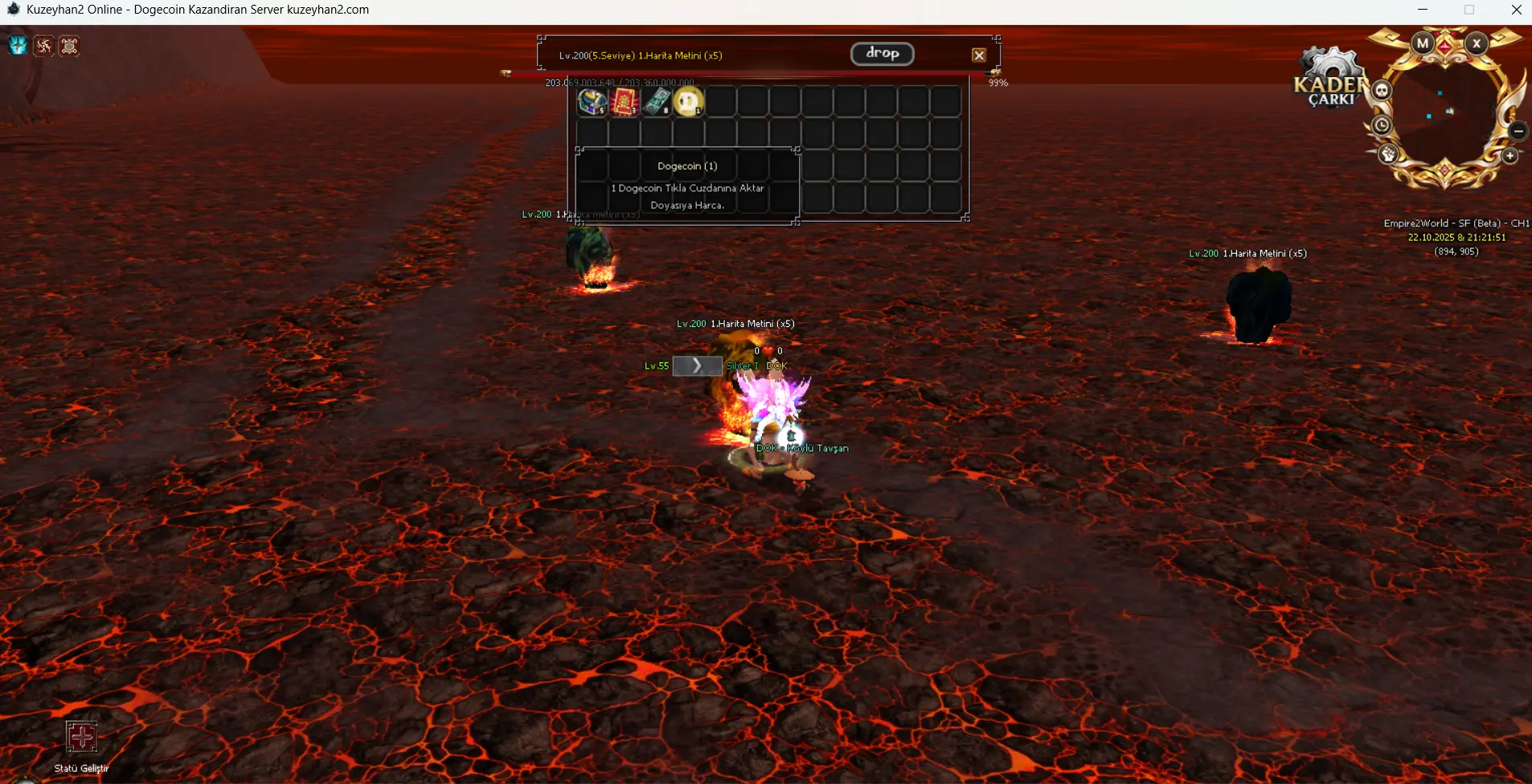Click the circular minimap
This screenshot has height=784, width=1532.
pyautogui.click(x=1445, y=112)
